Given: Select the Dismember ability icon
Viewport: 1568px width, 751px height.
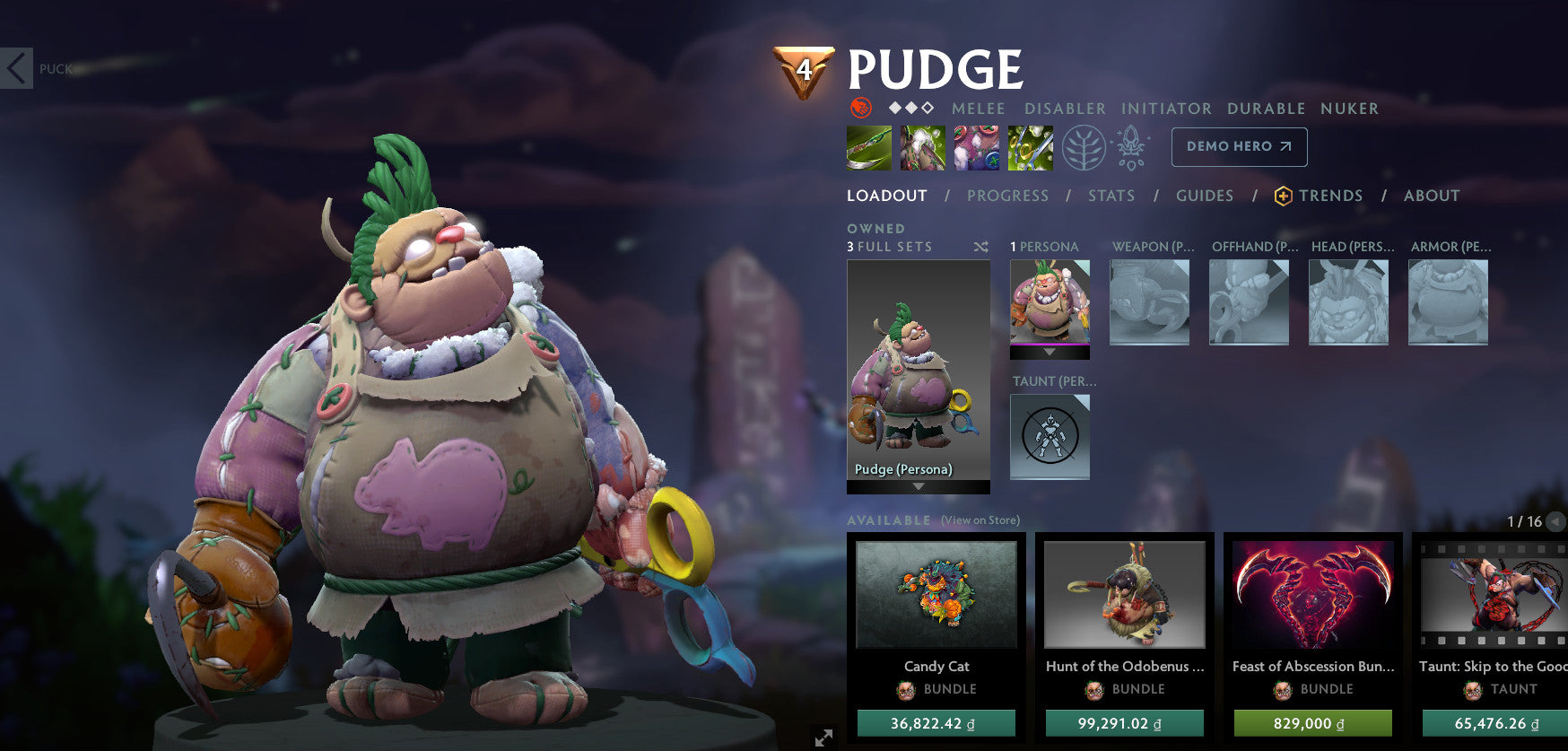Looking at the screenshot, I should click(x=1031, y=148).
